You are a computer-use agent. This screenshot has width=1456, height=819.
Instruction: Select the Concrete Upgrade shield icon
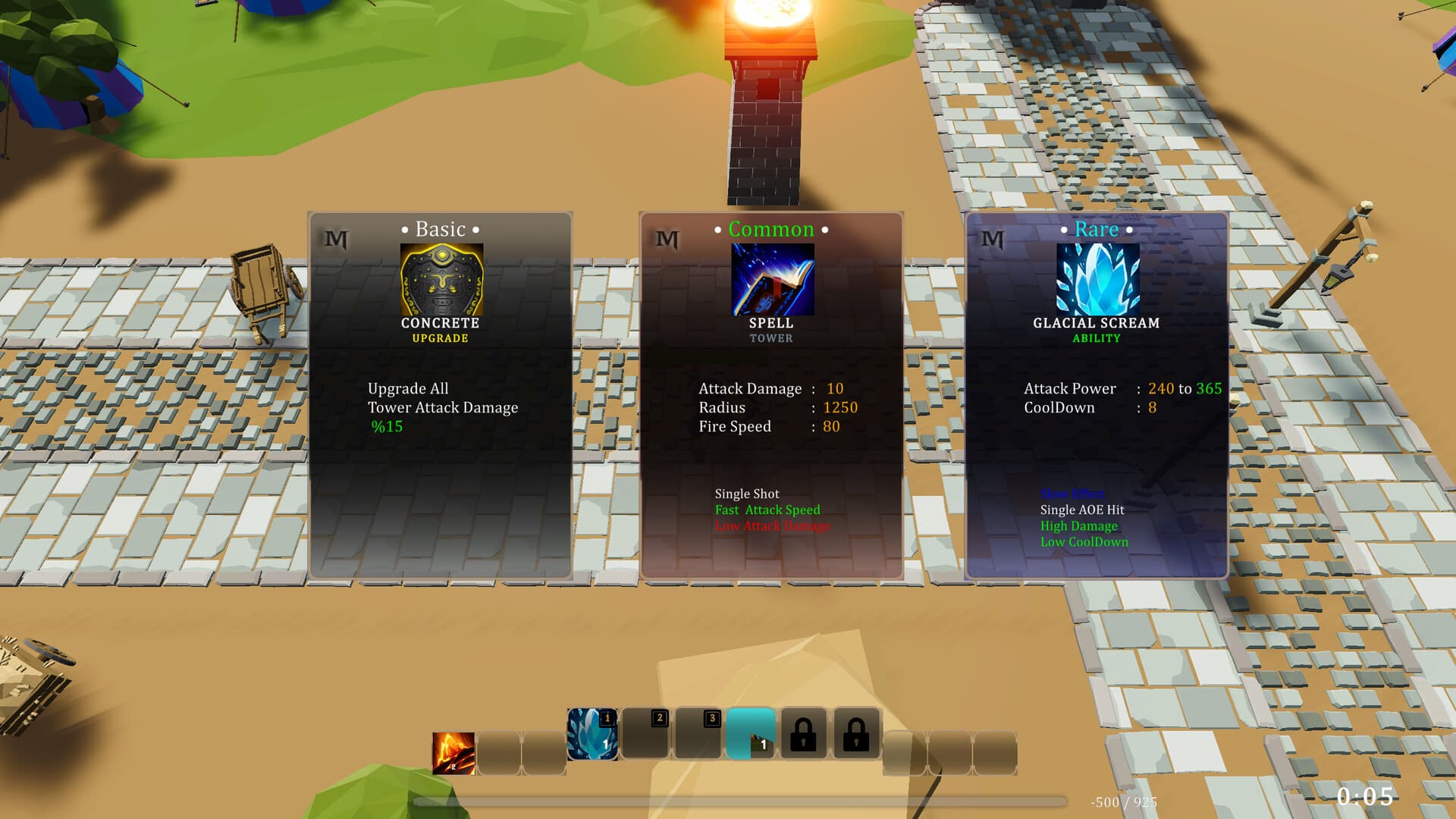tap(440, 279)
